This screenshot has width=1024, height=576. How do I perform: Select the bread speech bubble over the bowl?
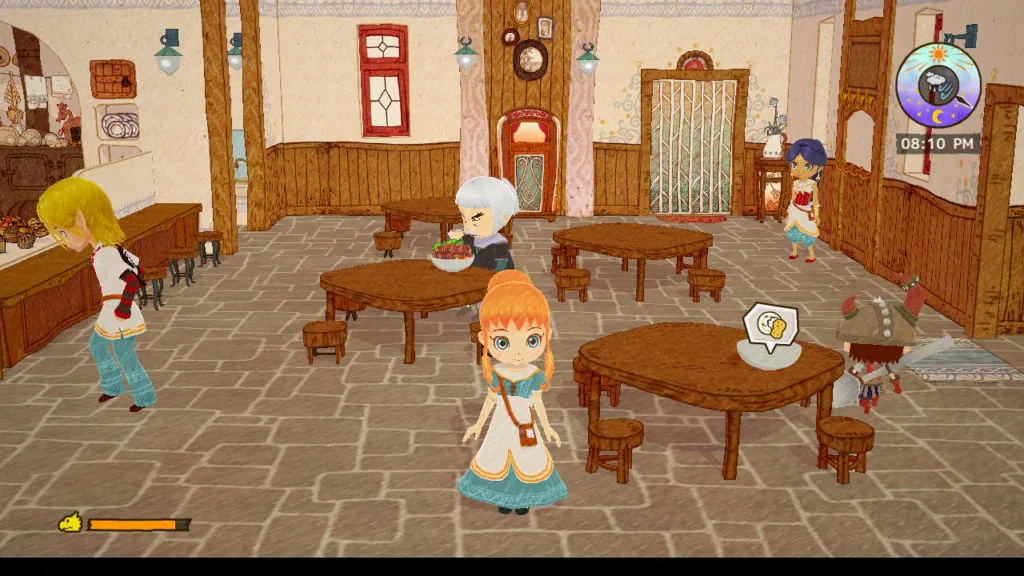coord(770,324)
